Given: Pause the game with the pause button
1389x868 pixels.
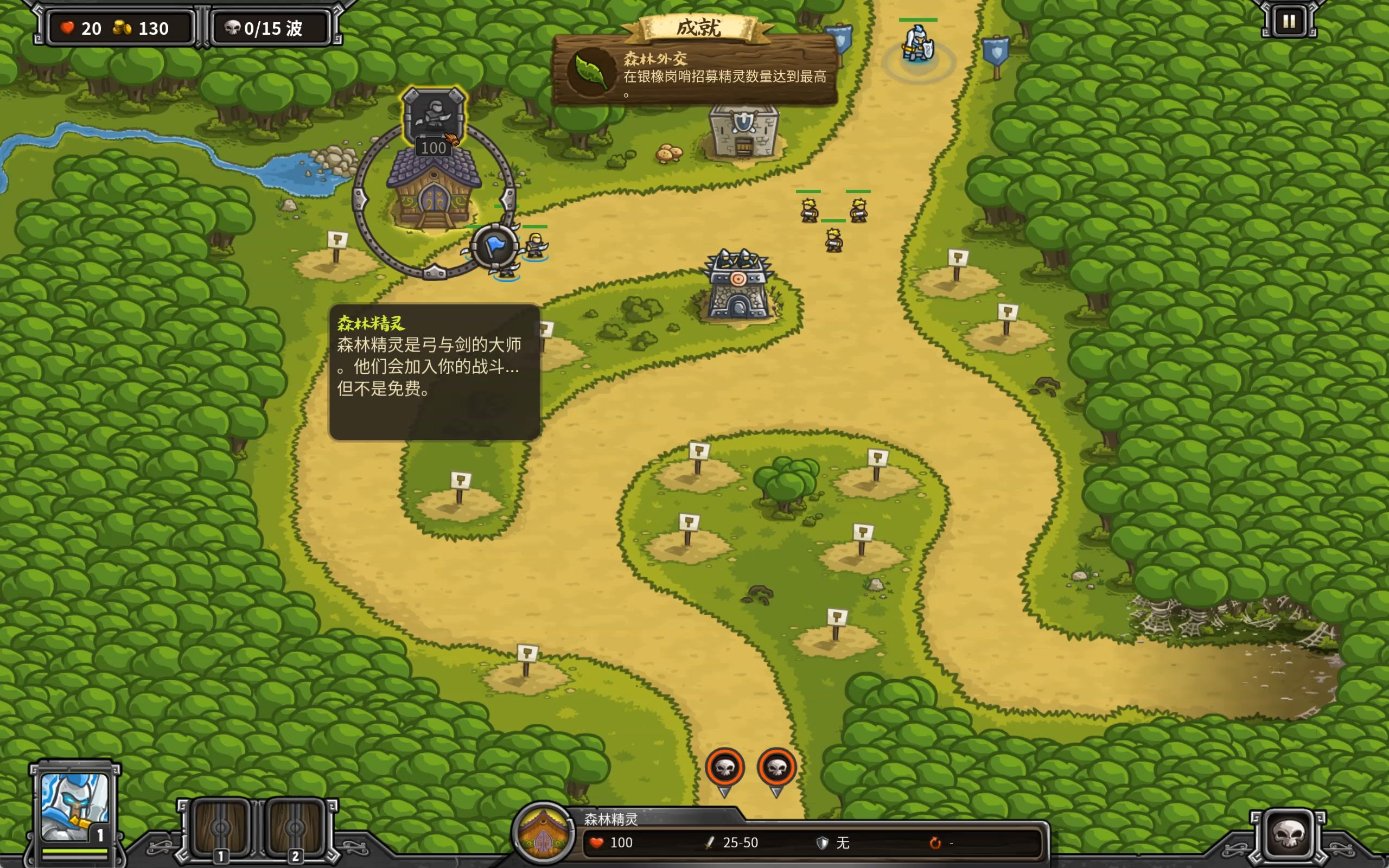Looking at the screenshot, I should [1289, 22].
